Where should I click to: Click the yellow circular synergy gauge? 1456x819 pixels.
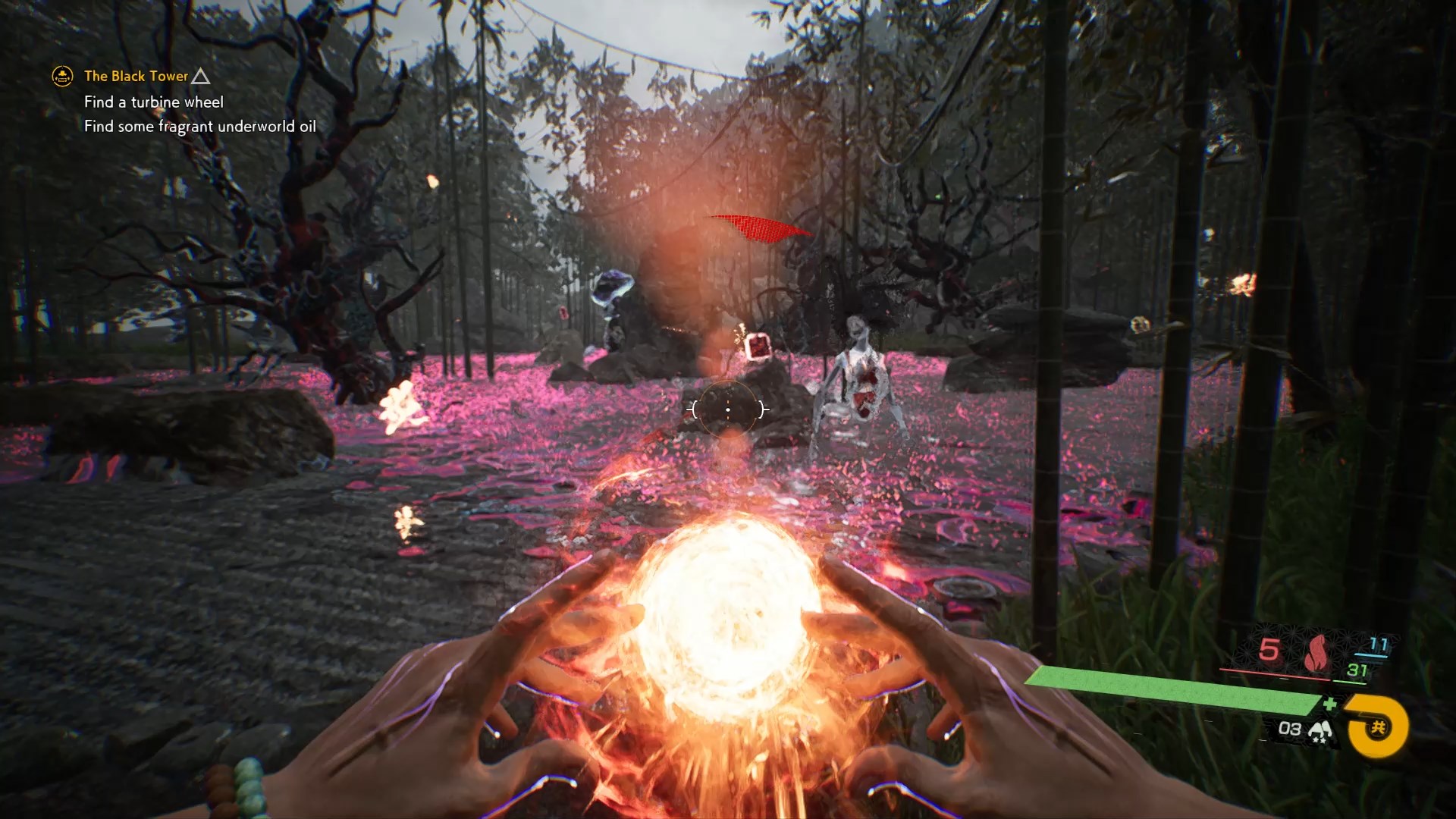(1376, 727)
